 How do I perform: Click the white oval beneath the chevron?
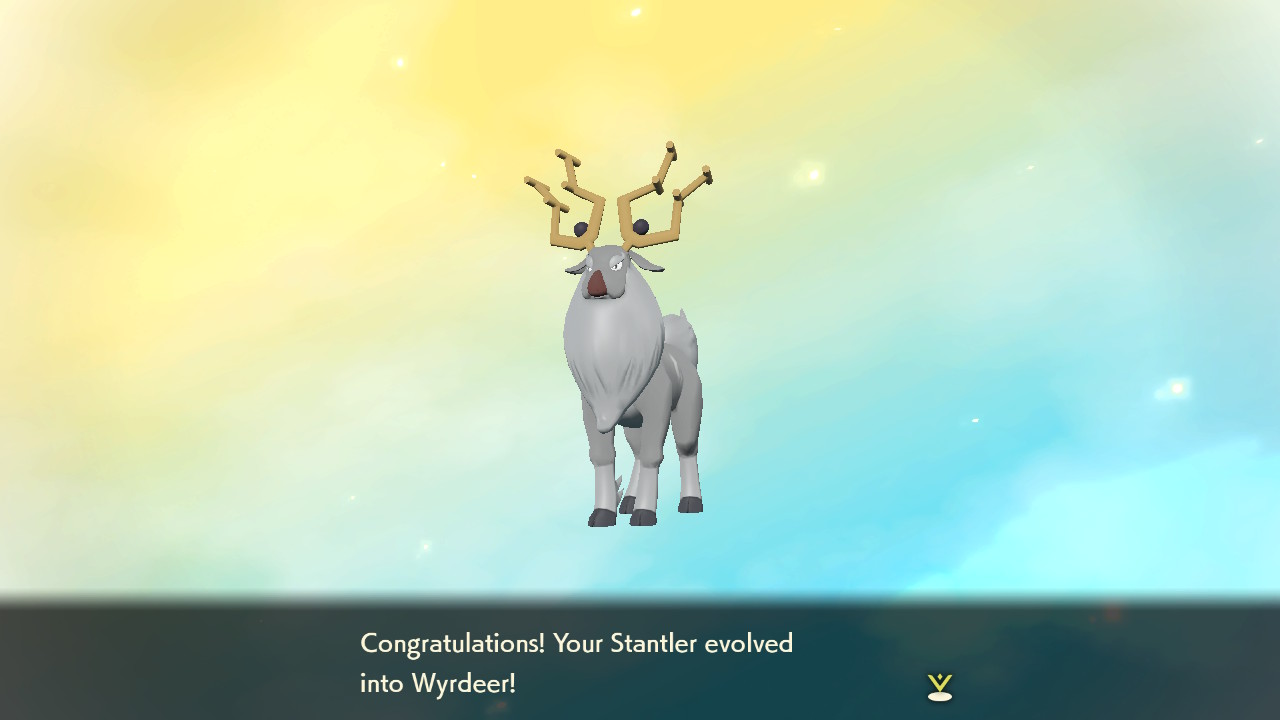click(x=940, y=697)
